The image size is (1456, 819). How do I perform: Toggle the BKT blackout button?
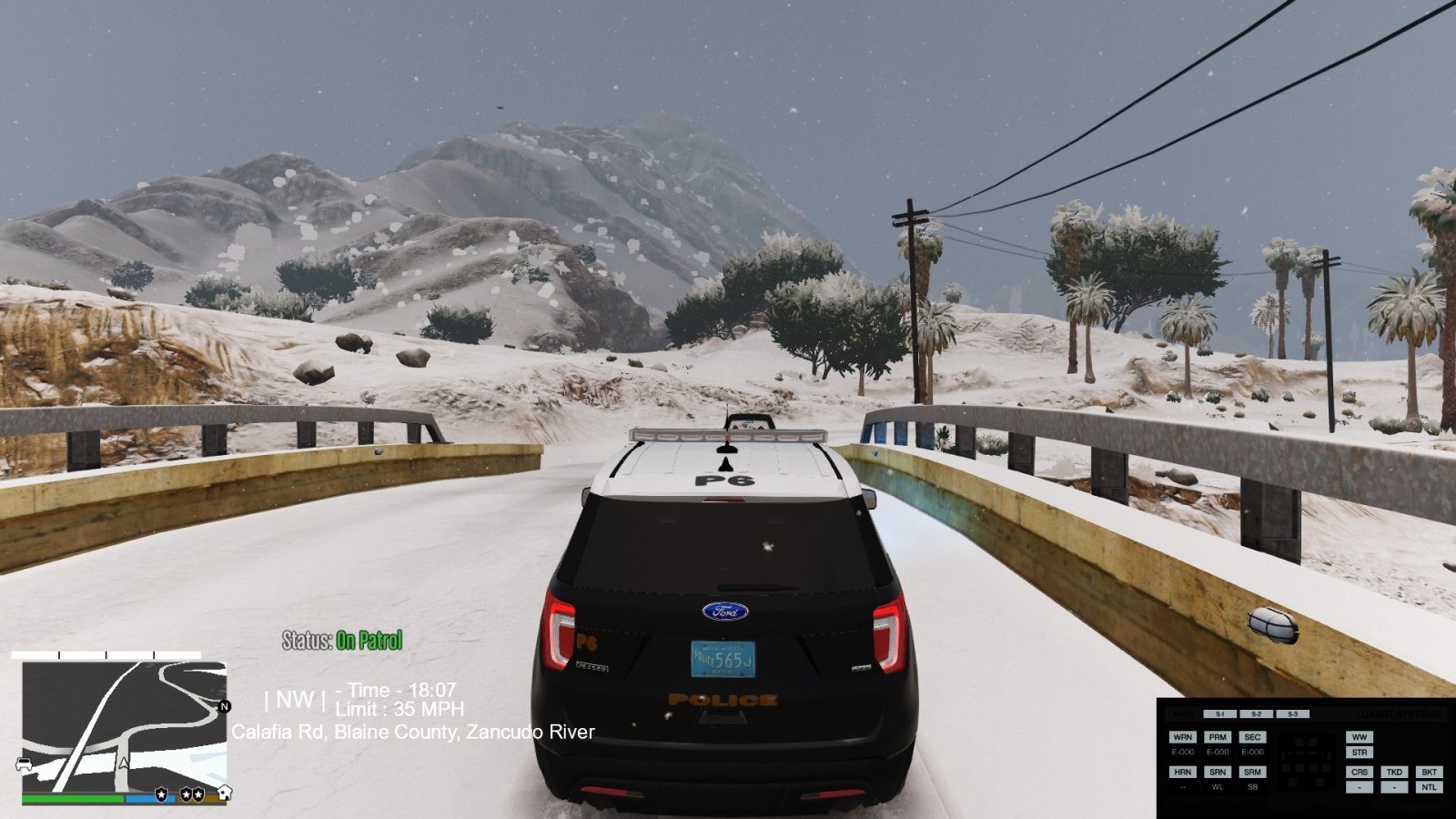(1429, 772)
